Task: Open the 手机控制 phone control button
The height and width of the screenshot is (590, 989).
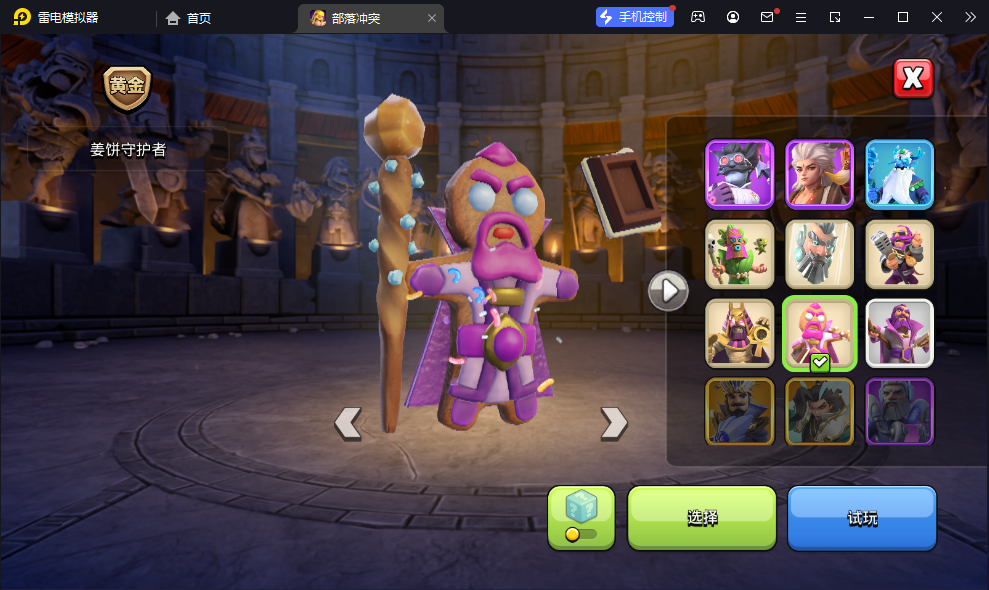Action: (x=633, y=17)
